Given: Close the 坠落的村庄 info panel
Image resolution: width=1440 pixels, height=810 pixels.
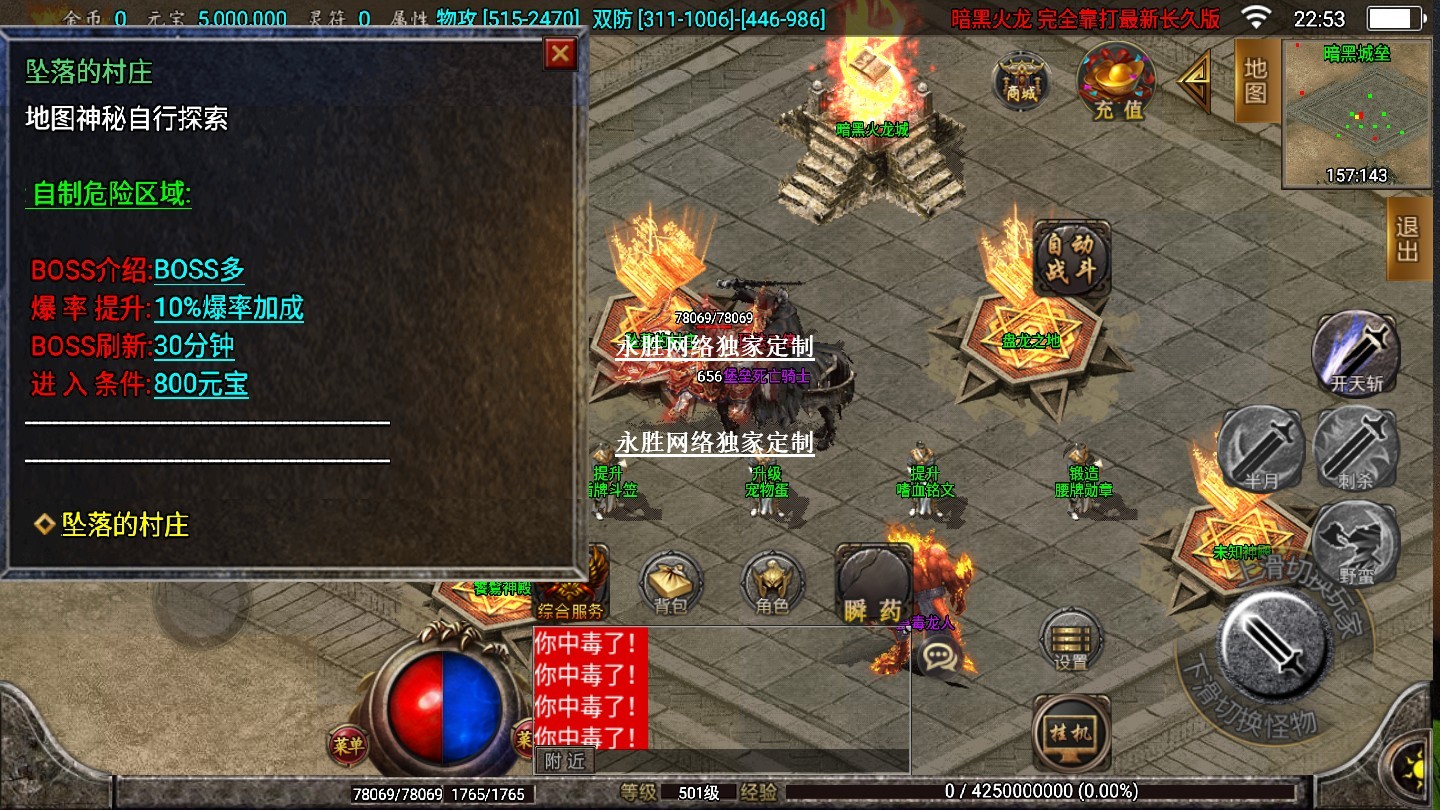Looking at the screenshot, I should (560, 53).
